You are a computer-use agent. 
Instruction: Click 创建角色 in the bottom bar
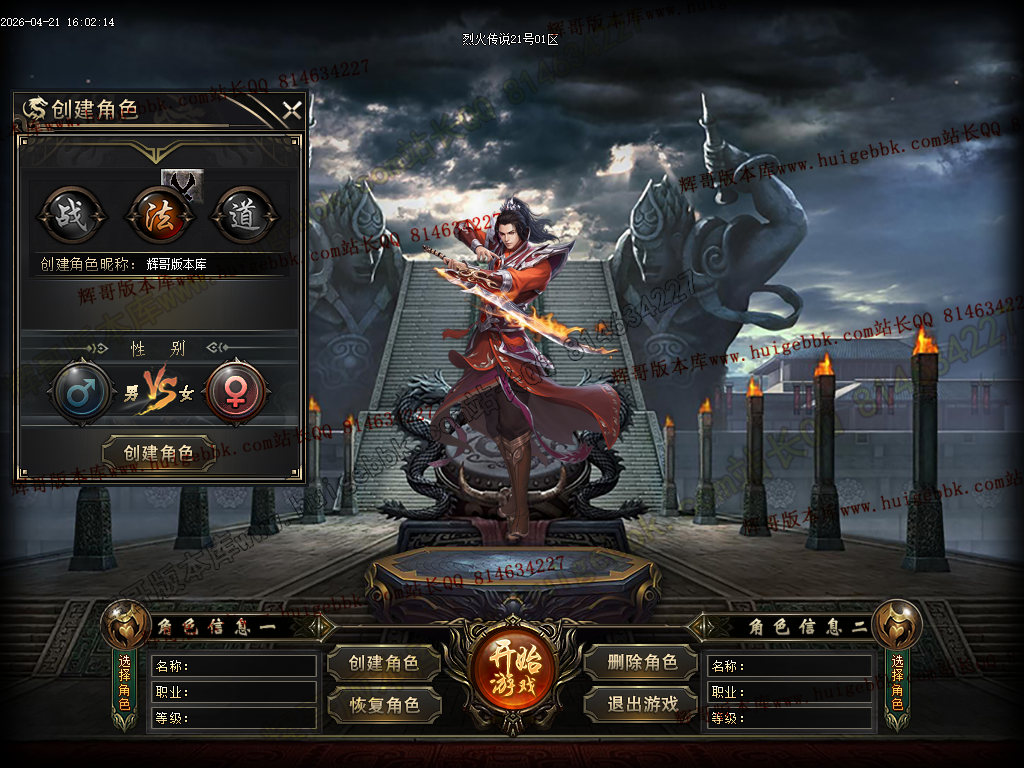pos(385,662)
